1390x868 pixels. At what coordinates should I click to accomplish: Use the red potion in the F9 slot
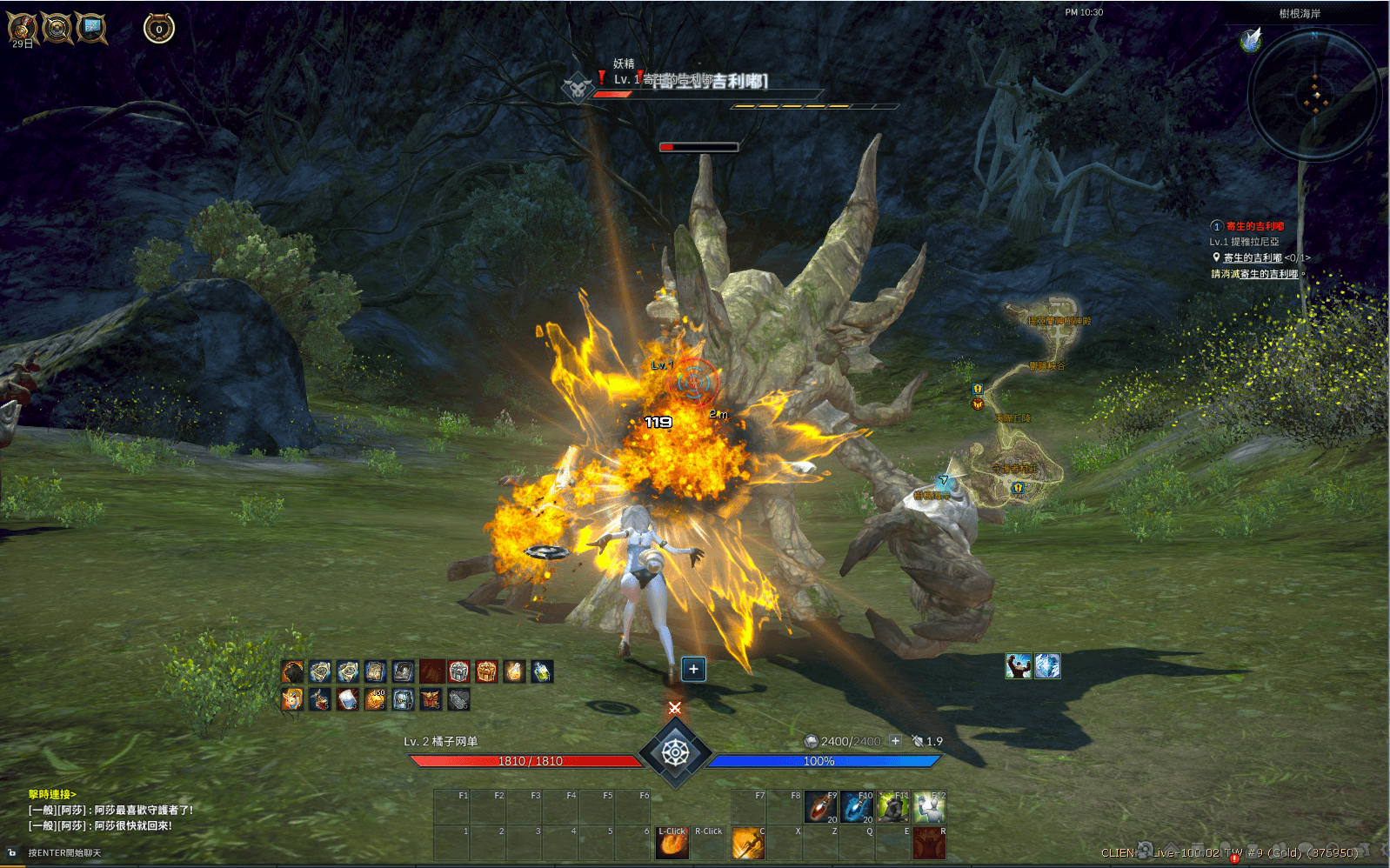820,807
